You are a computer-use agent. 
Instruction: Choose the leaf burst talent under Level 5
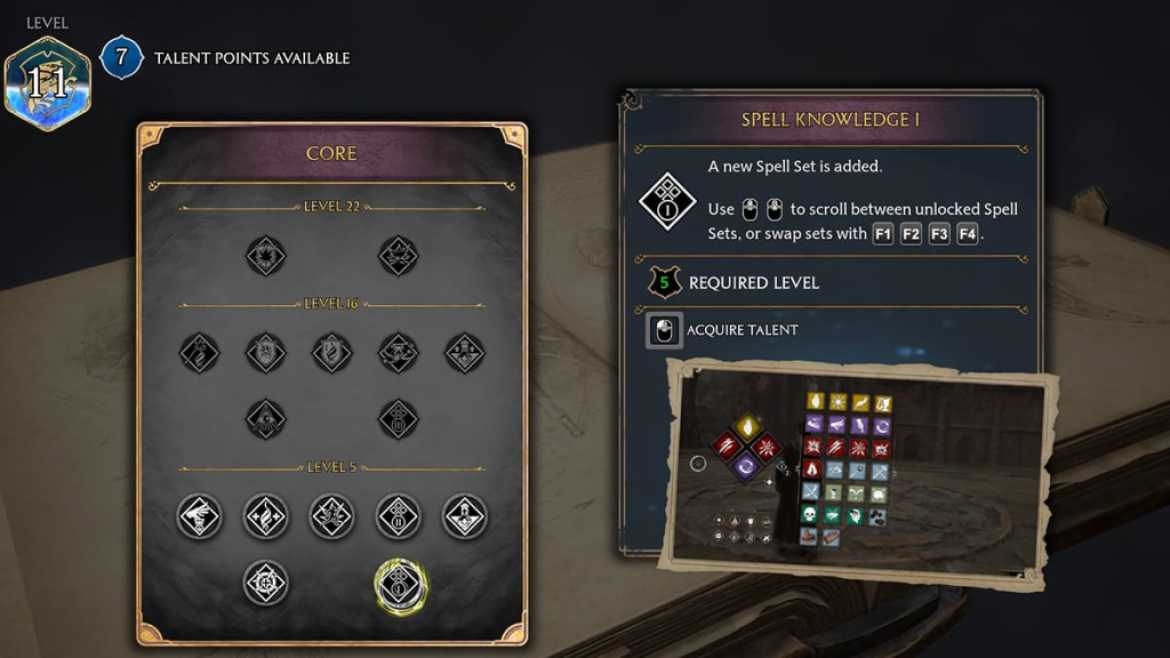(332, 517)
